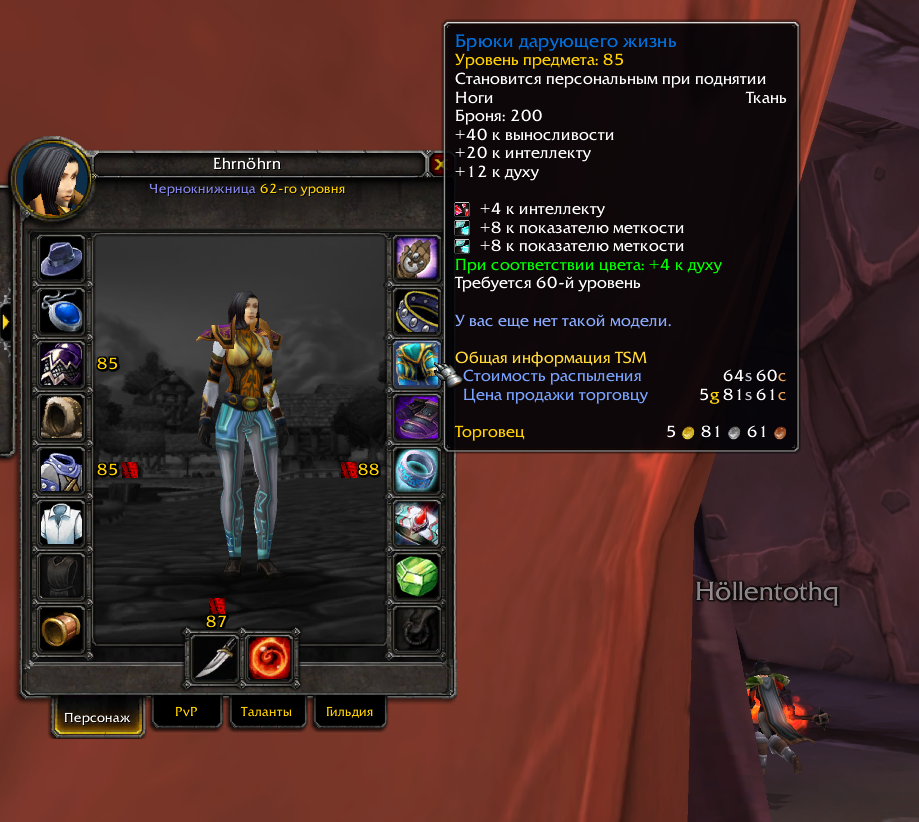Close the character window
Screen dimensions: 919x822
click(x=438, y=163)
